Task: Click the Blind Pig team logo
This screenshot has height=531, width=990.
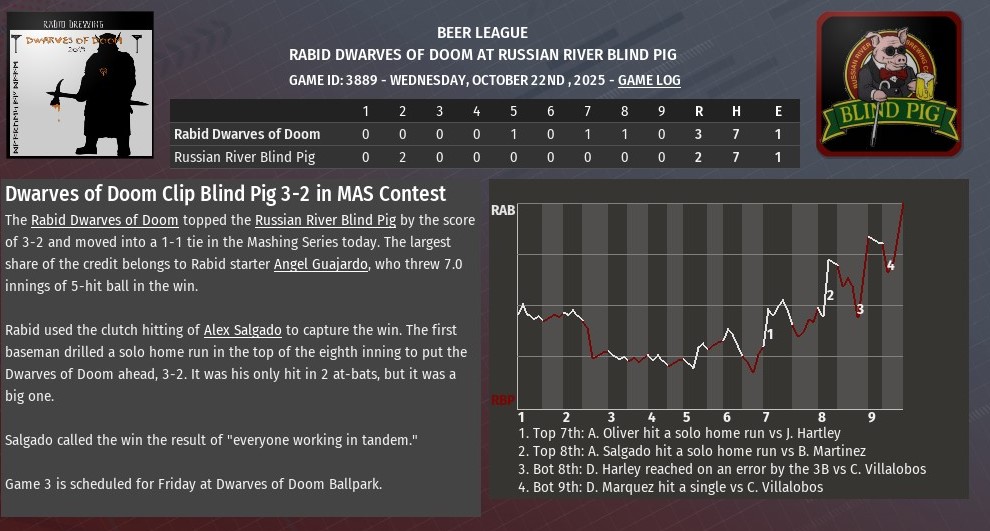Action: coord(889,84)
